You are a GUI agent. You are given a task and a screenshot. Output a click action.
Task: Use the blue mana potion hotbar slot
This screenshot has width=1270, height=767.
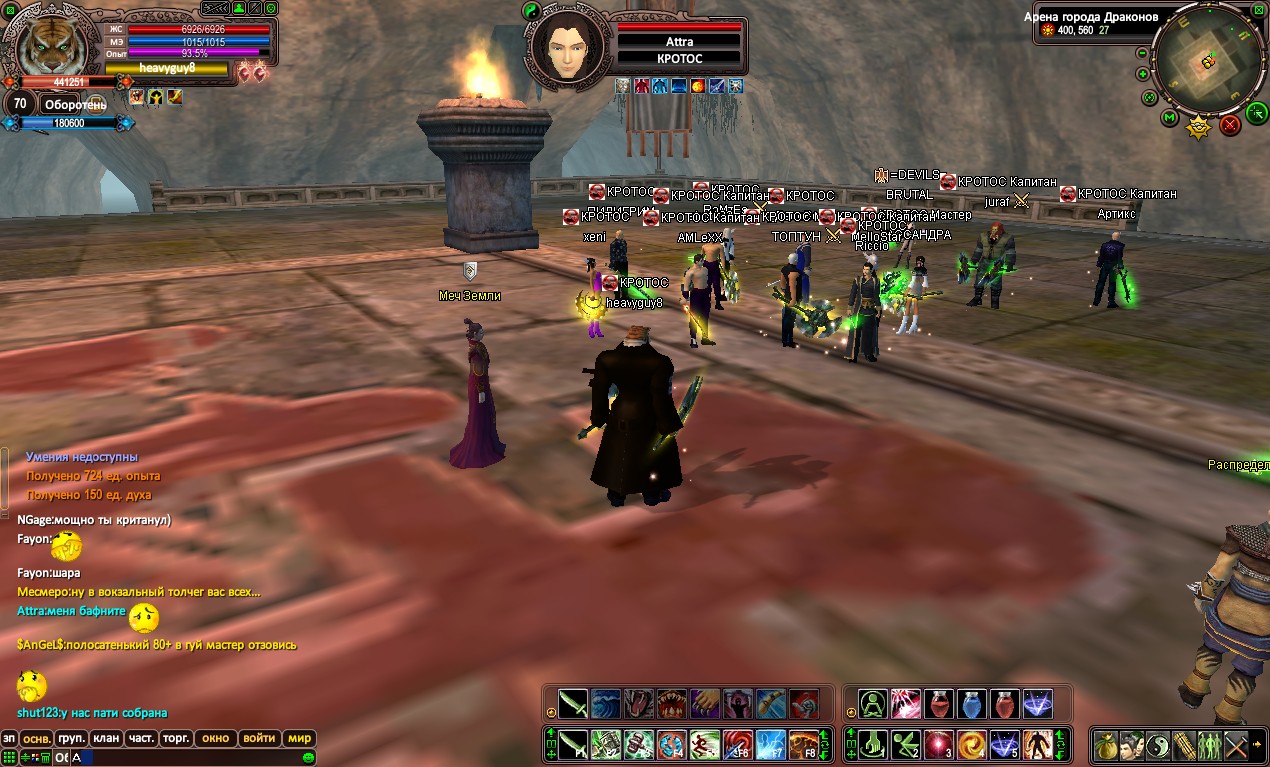point(972,704)
